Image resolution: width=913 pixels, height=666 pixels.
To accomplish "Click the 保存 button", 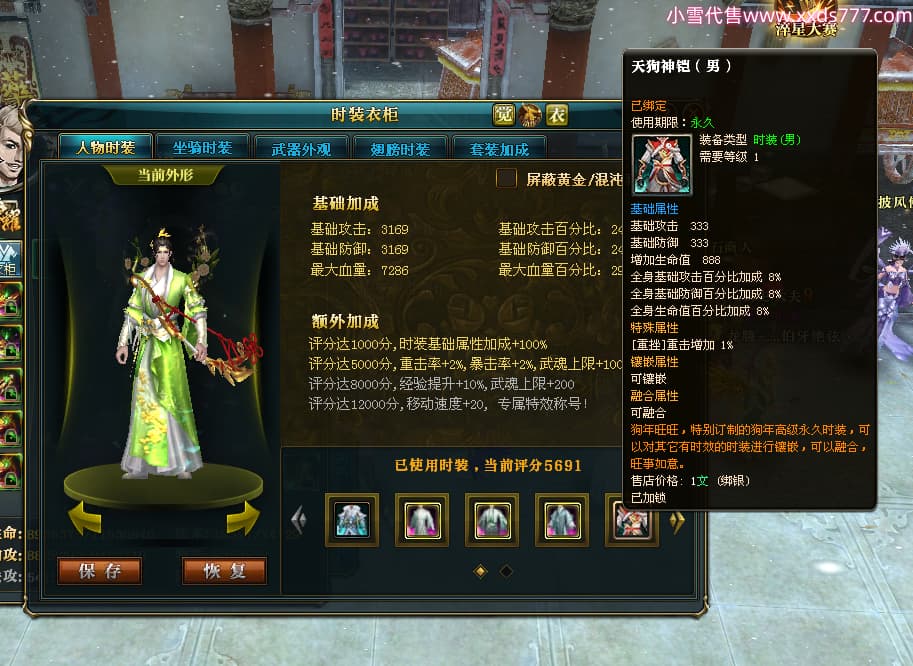I will point(100,571).
